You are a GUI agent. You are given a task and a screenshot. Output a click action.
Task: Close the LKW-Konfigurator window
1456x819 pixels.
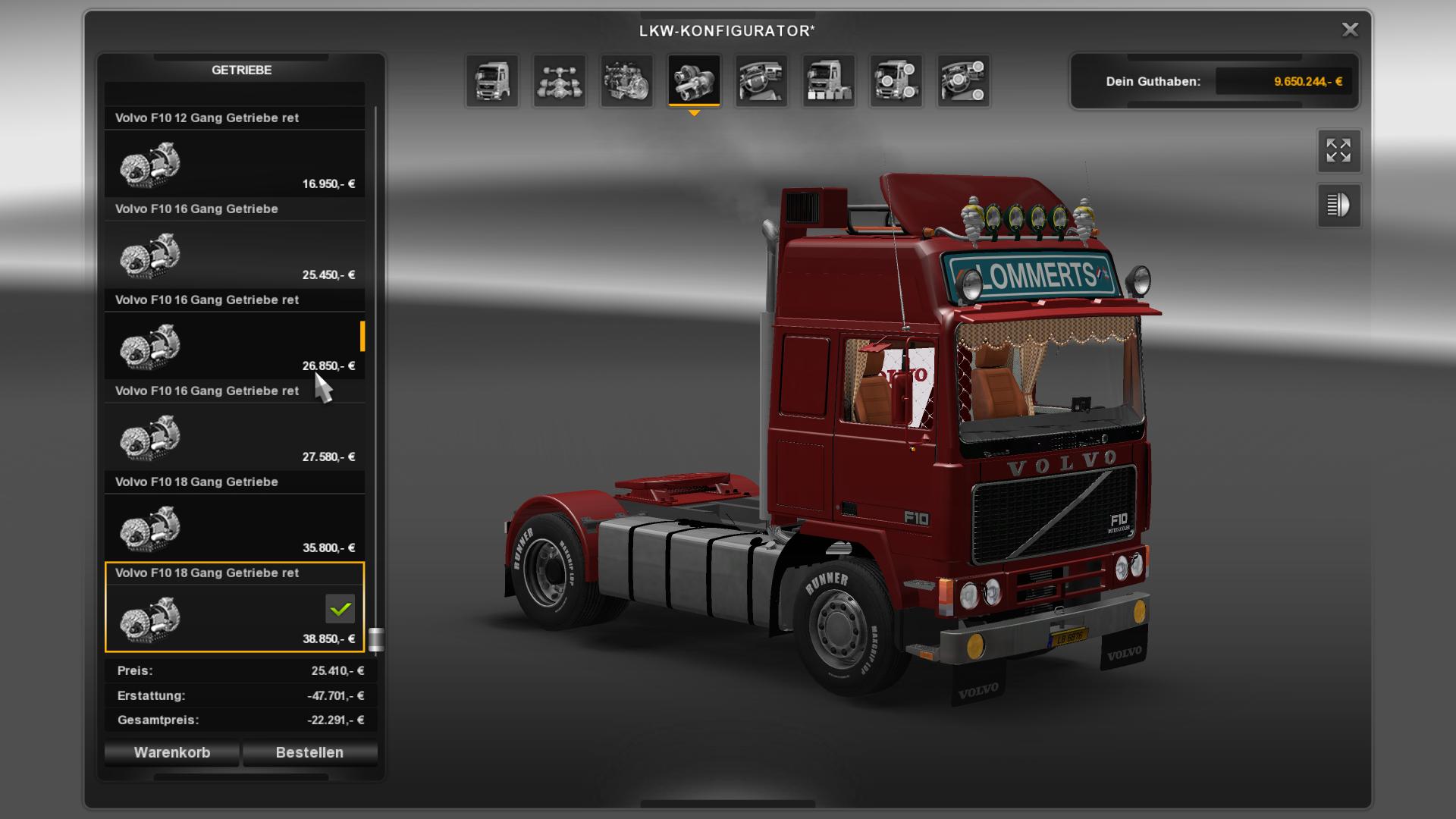1350,30
